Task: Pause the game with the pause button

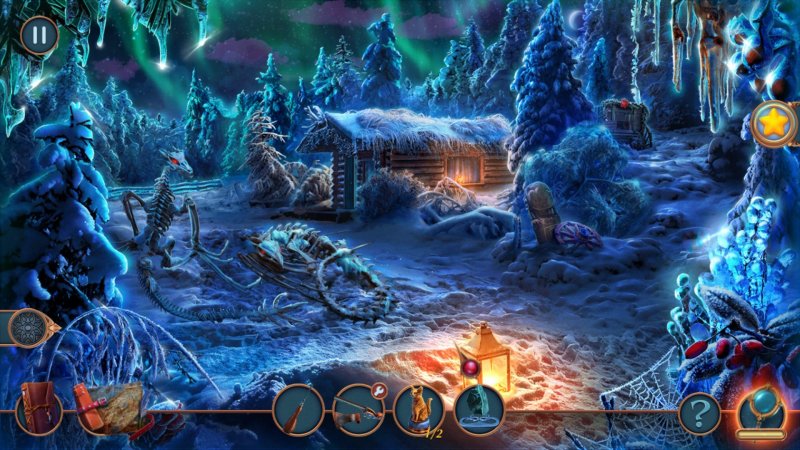Action: coord(38,36)
